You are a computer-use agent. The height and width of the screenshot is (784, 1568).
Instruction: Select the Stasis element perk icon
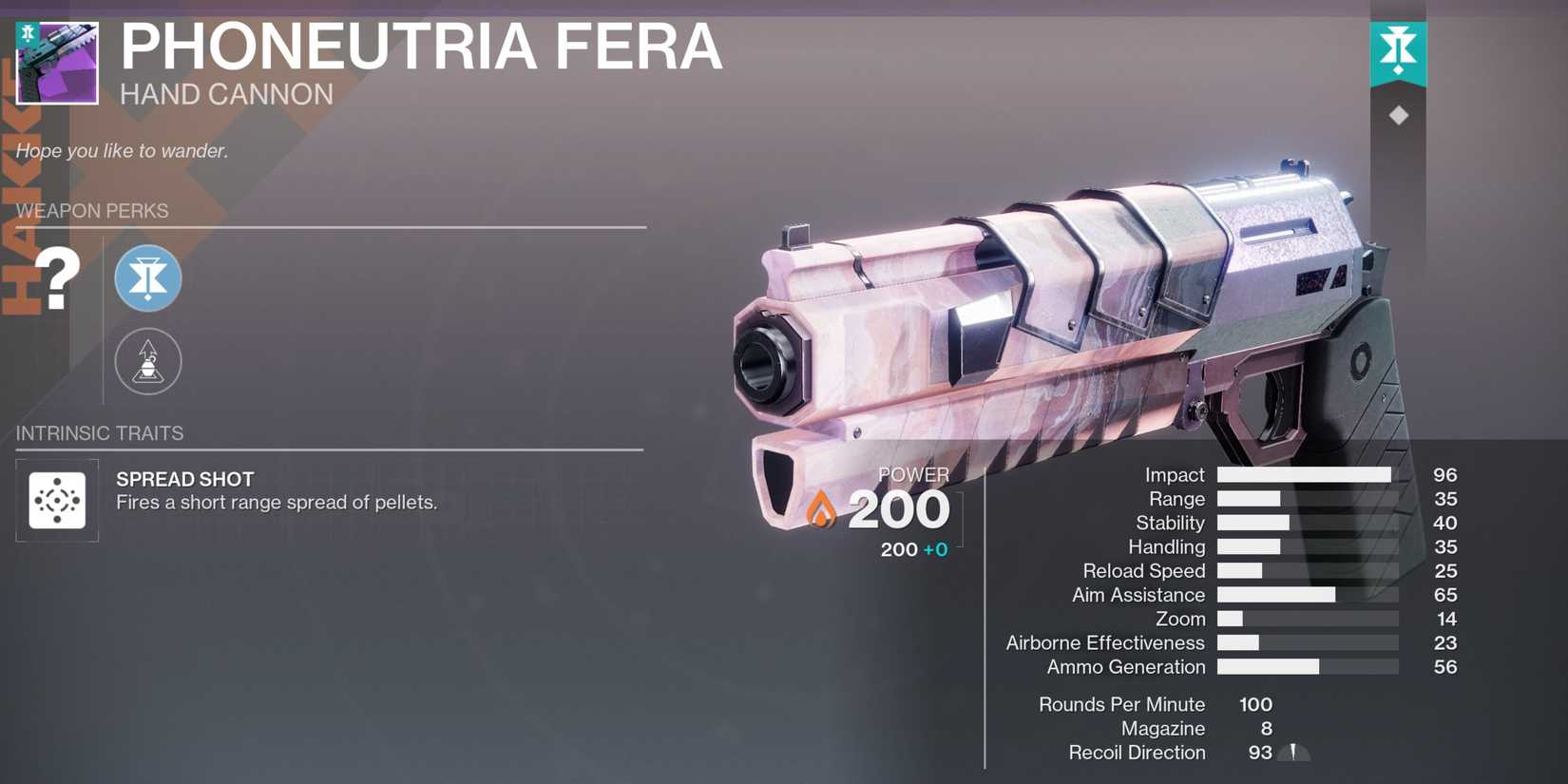146,278
